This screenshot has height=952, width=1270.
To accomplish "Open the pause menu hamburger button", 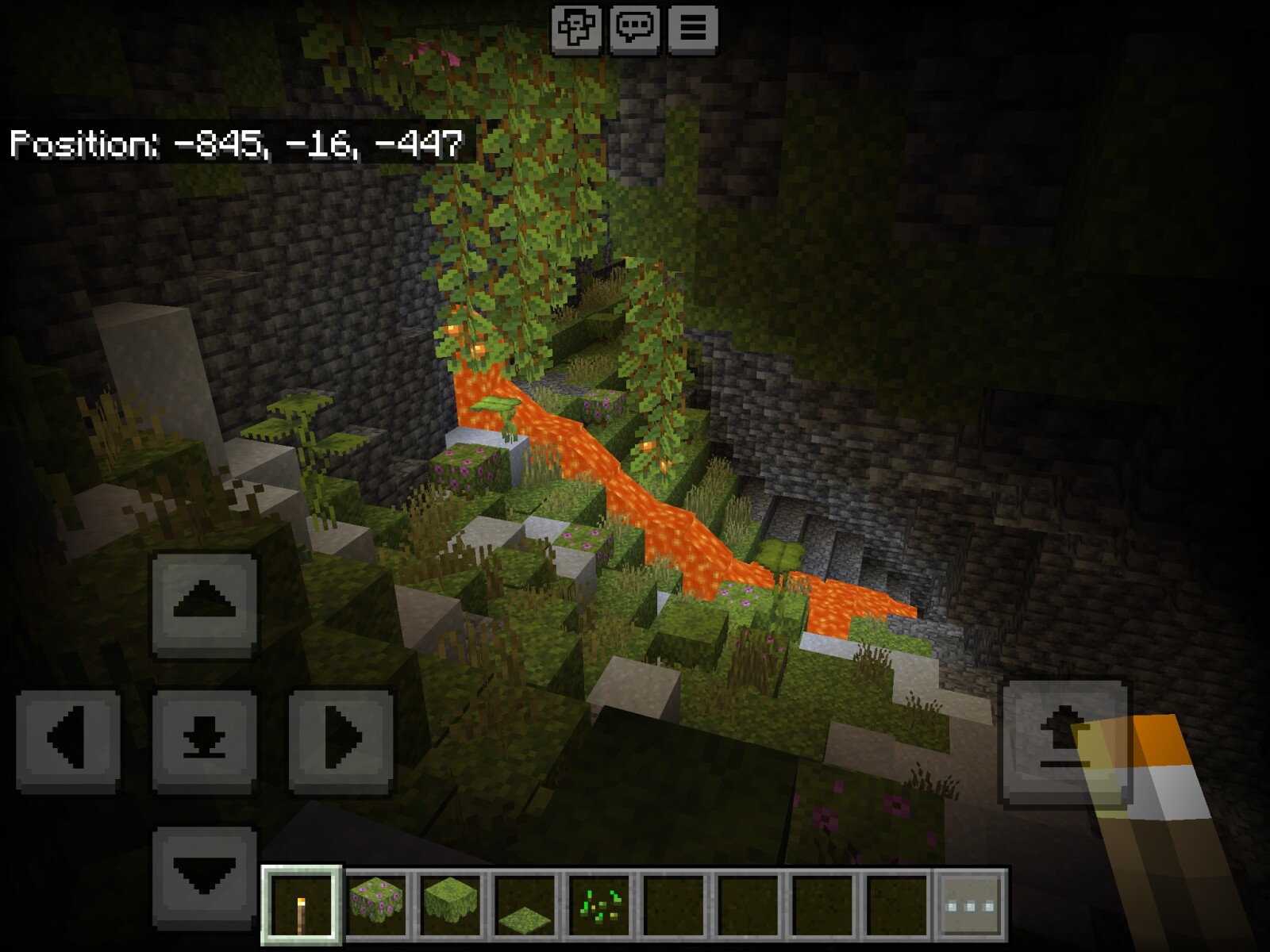I will click(692, 29).
